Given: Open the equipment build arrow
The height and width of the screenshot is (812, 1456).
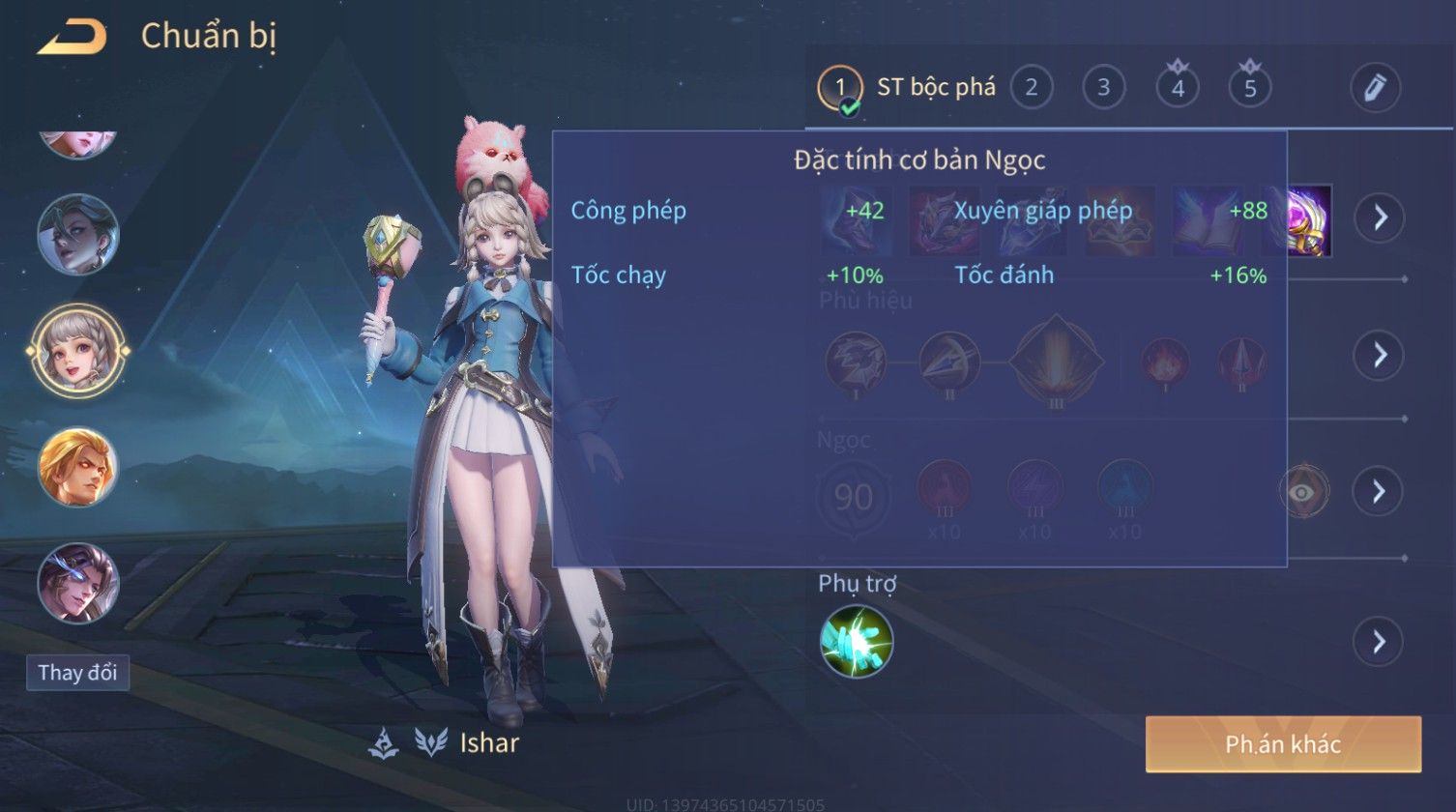Looking at the screenshot, I should click(x=1379, y=217).
